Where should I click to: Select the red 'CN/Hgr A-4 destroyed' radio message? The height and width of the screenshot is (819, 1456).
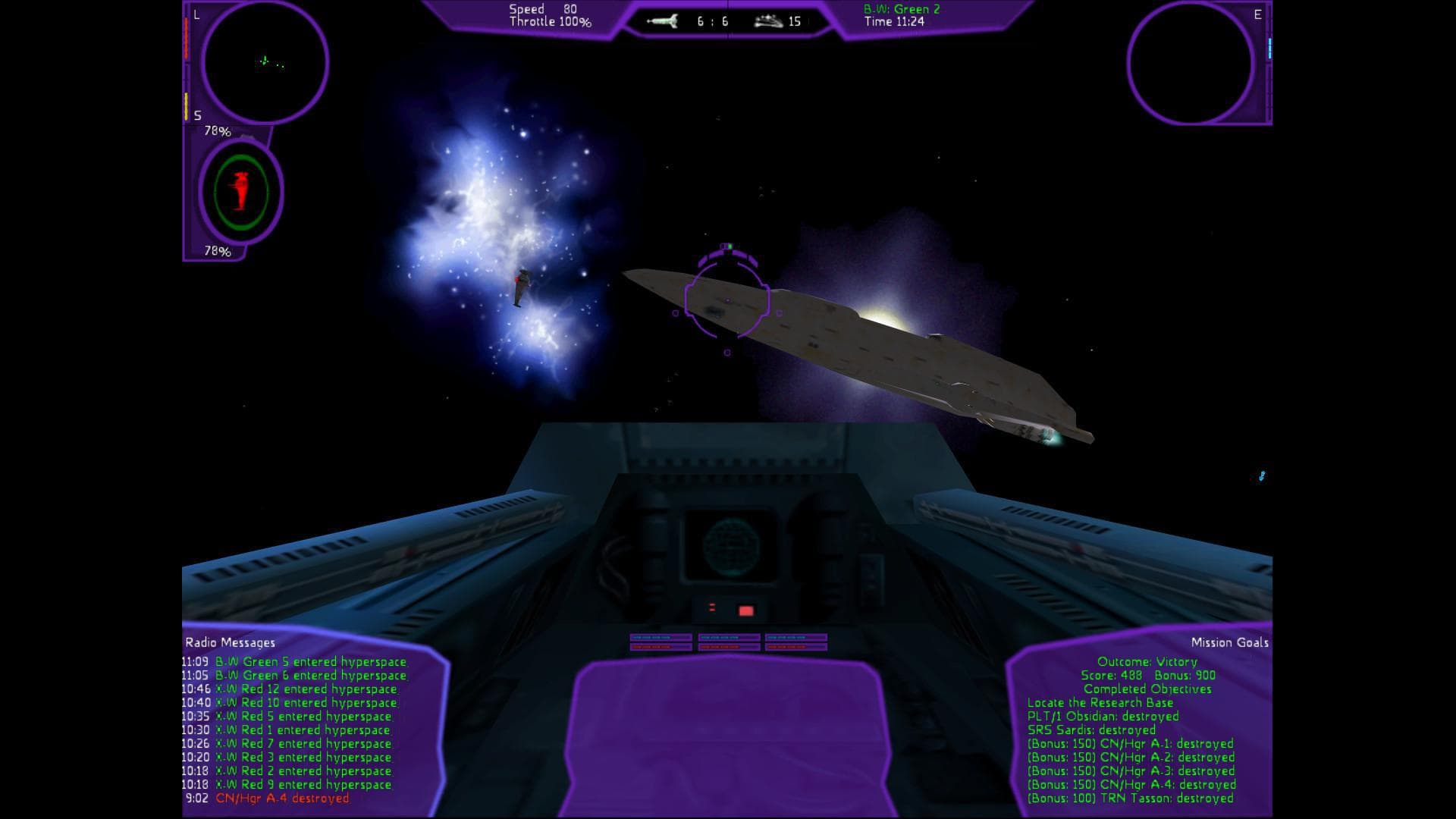[x=282, y=799]
